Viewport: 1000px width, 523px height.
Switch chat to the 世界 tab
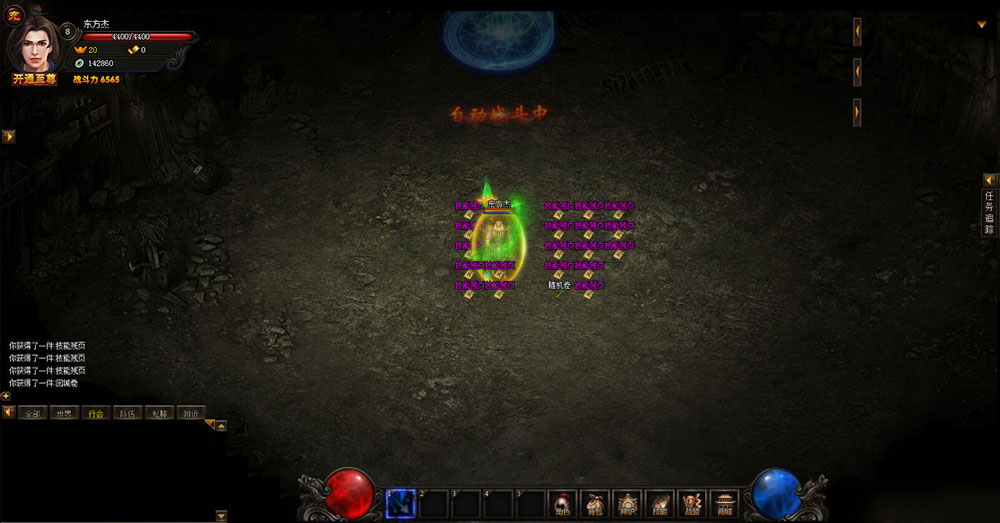(64, 412)
